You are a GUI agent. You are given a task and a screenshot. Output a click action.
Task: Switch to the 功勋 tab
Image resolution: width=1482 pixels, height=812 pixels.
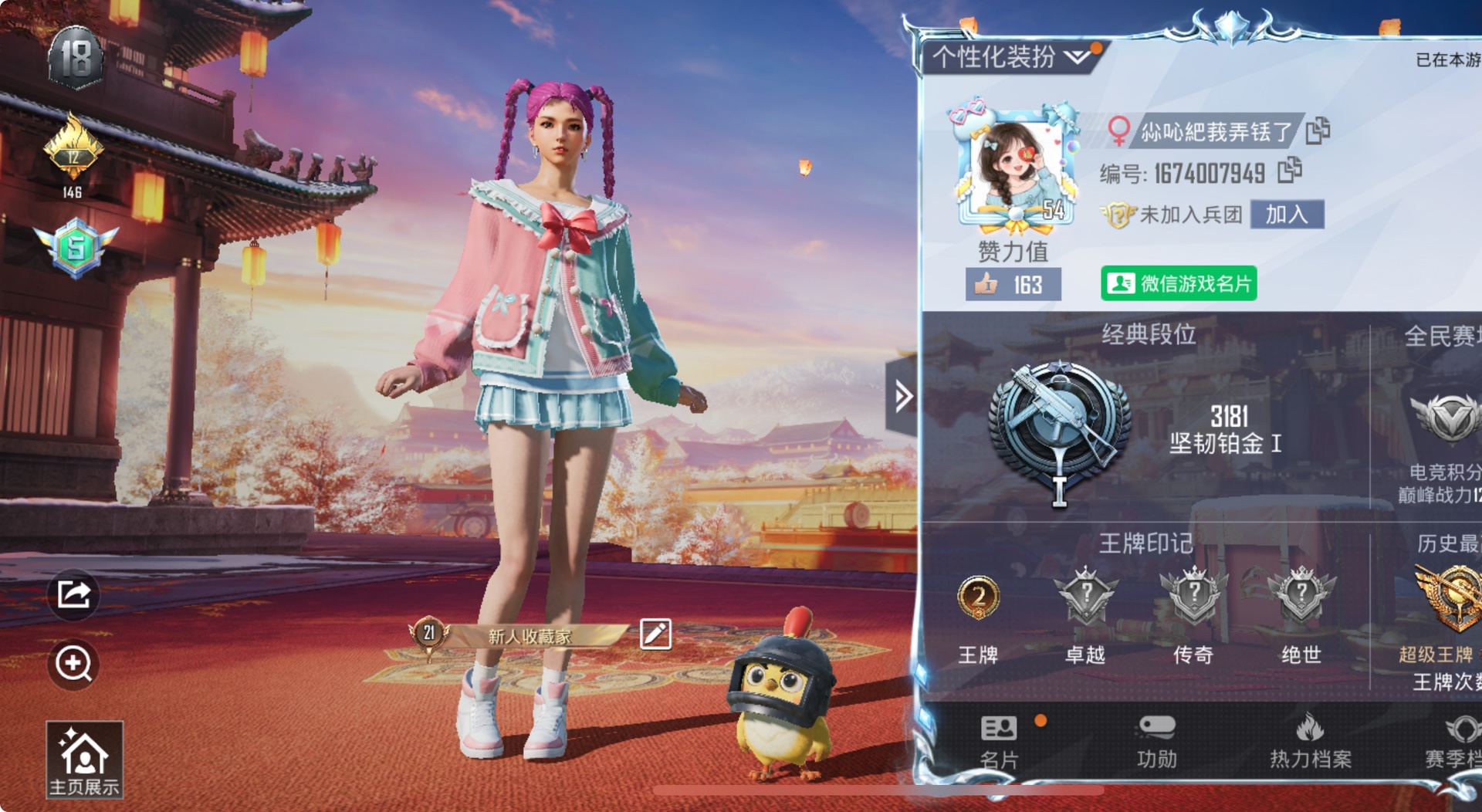point(1156,741)
